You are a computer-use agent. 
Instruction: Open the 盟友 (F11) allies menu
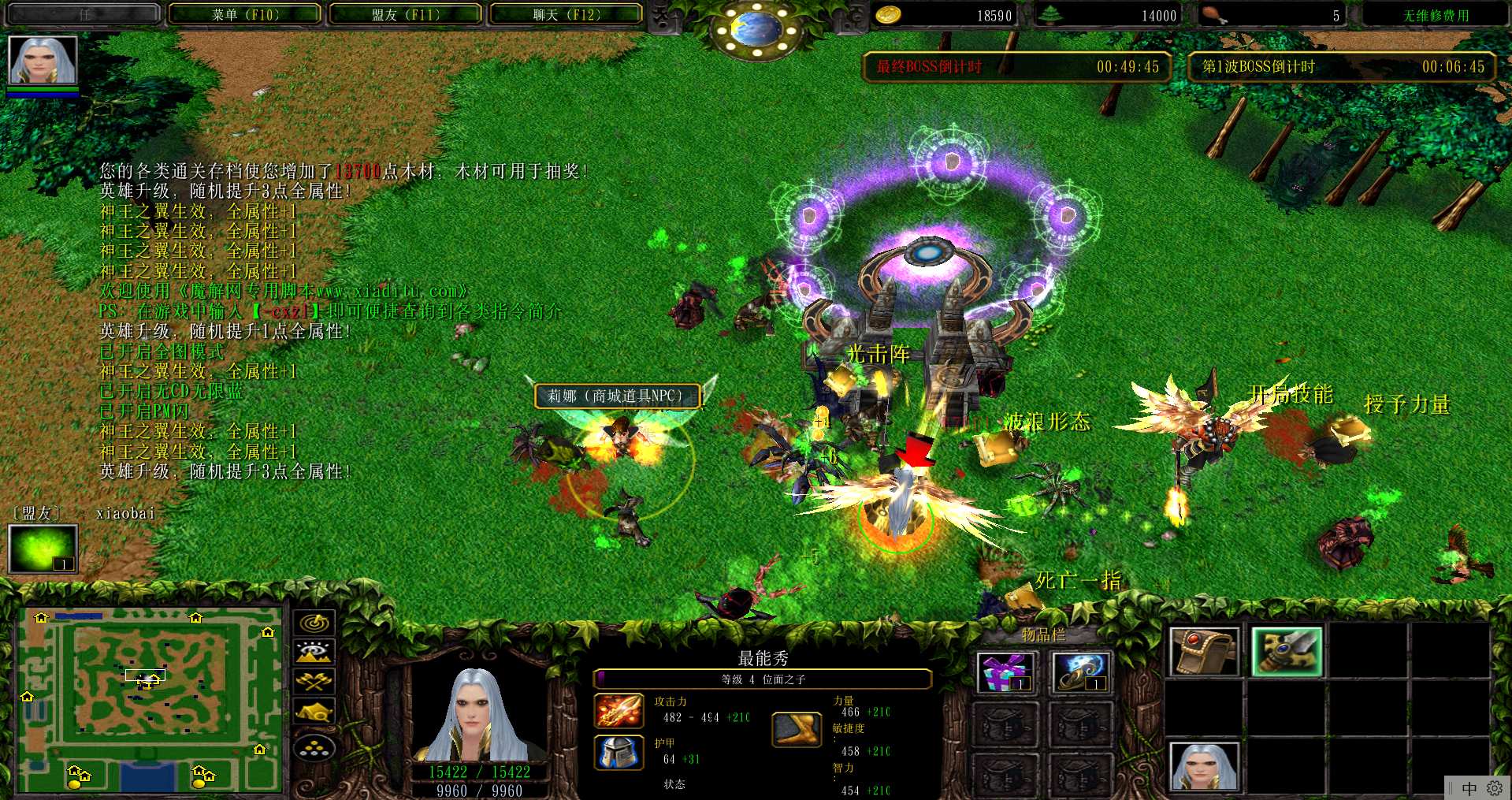click(406, 15)
